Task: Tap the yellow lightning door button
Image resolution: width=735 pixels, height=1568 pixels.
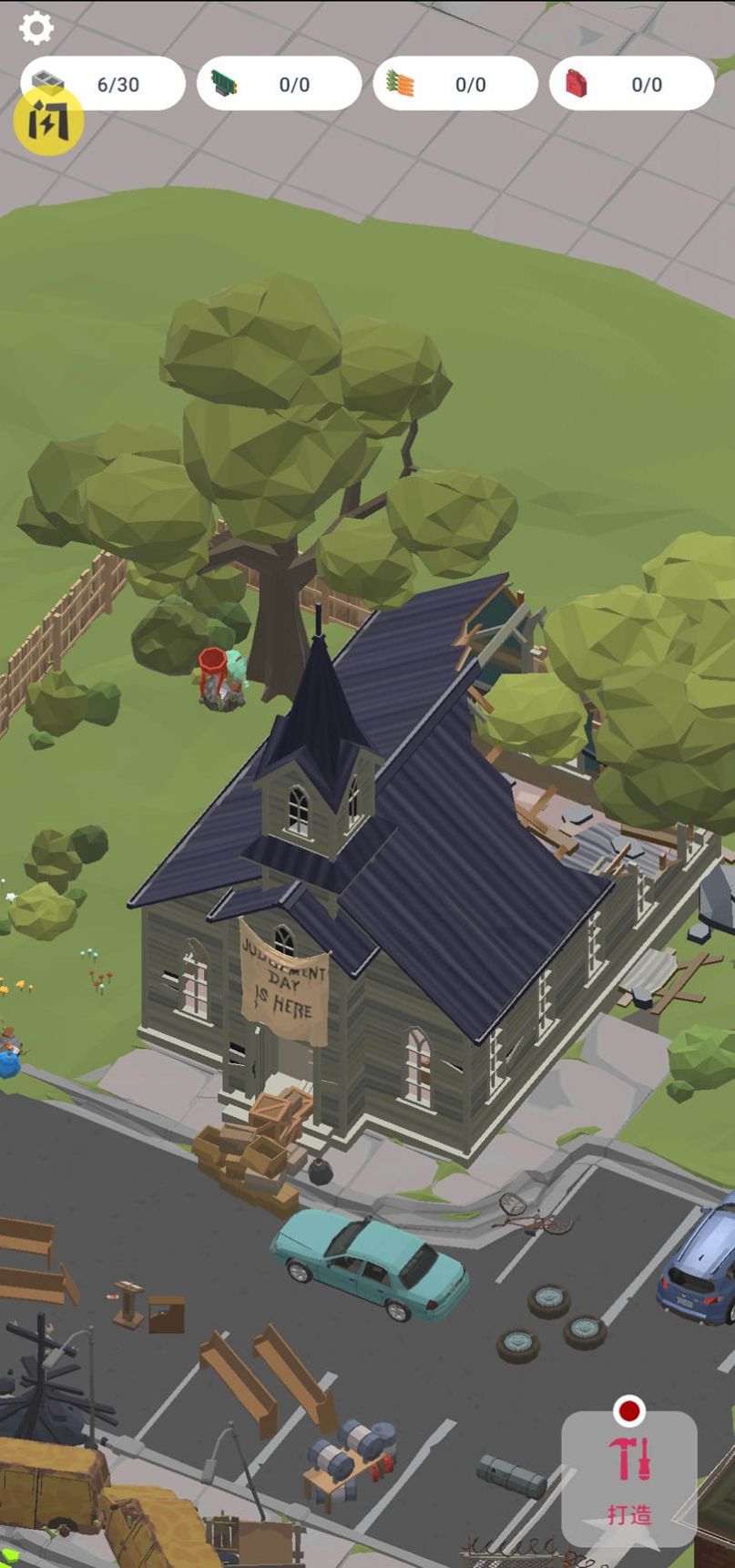Action: [48, 122]
